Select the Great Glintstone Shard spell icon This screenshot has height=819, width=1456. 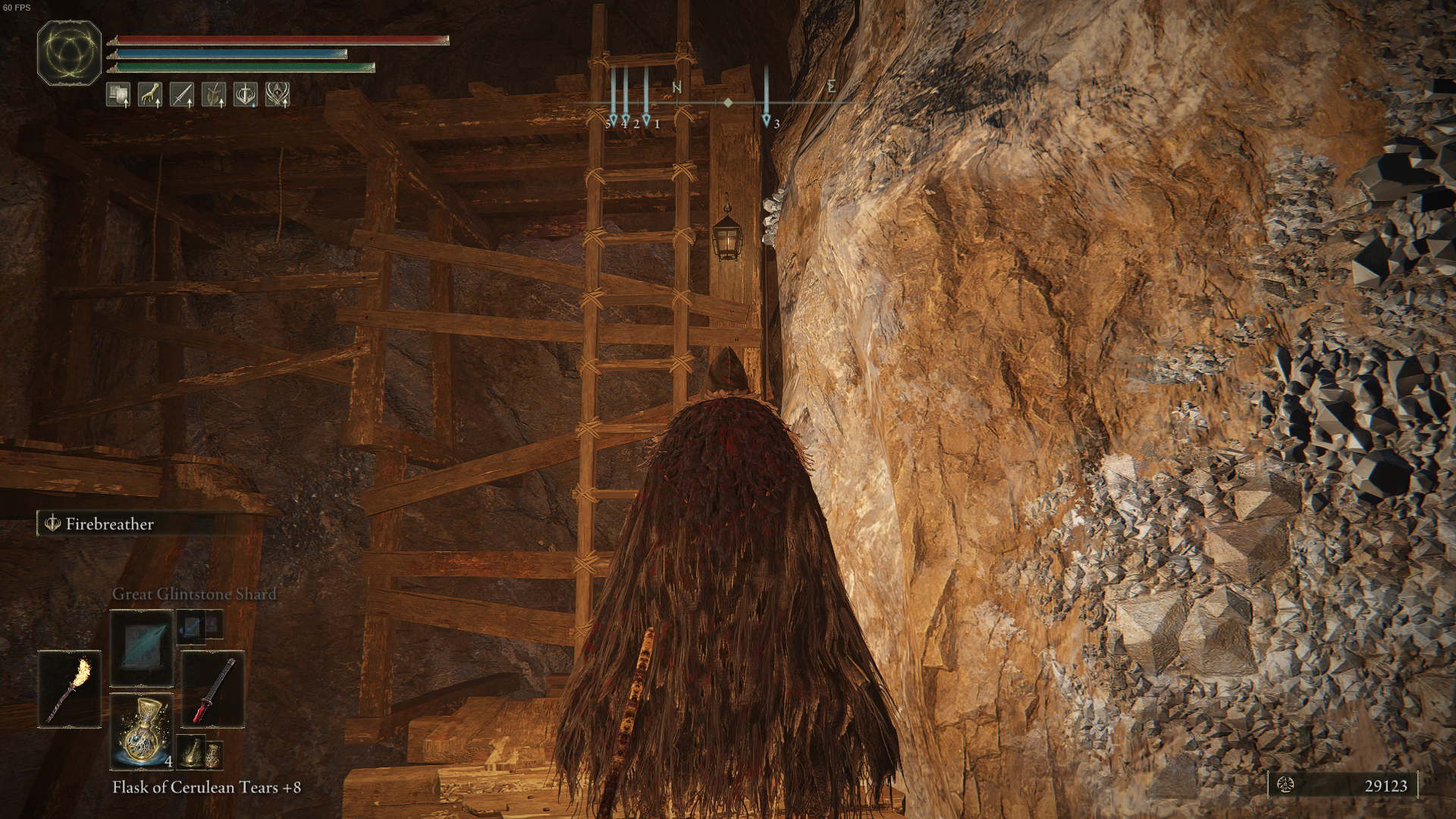click(140, 648)
